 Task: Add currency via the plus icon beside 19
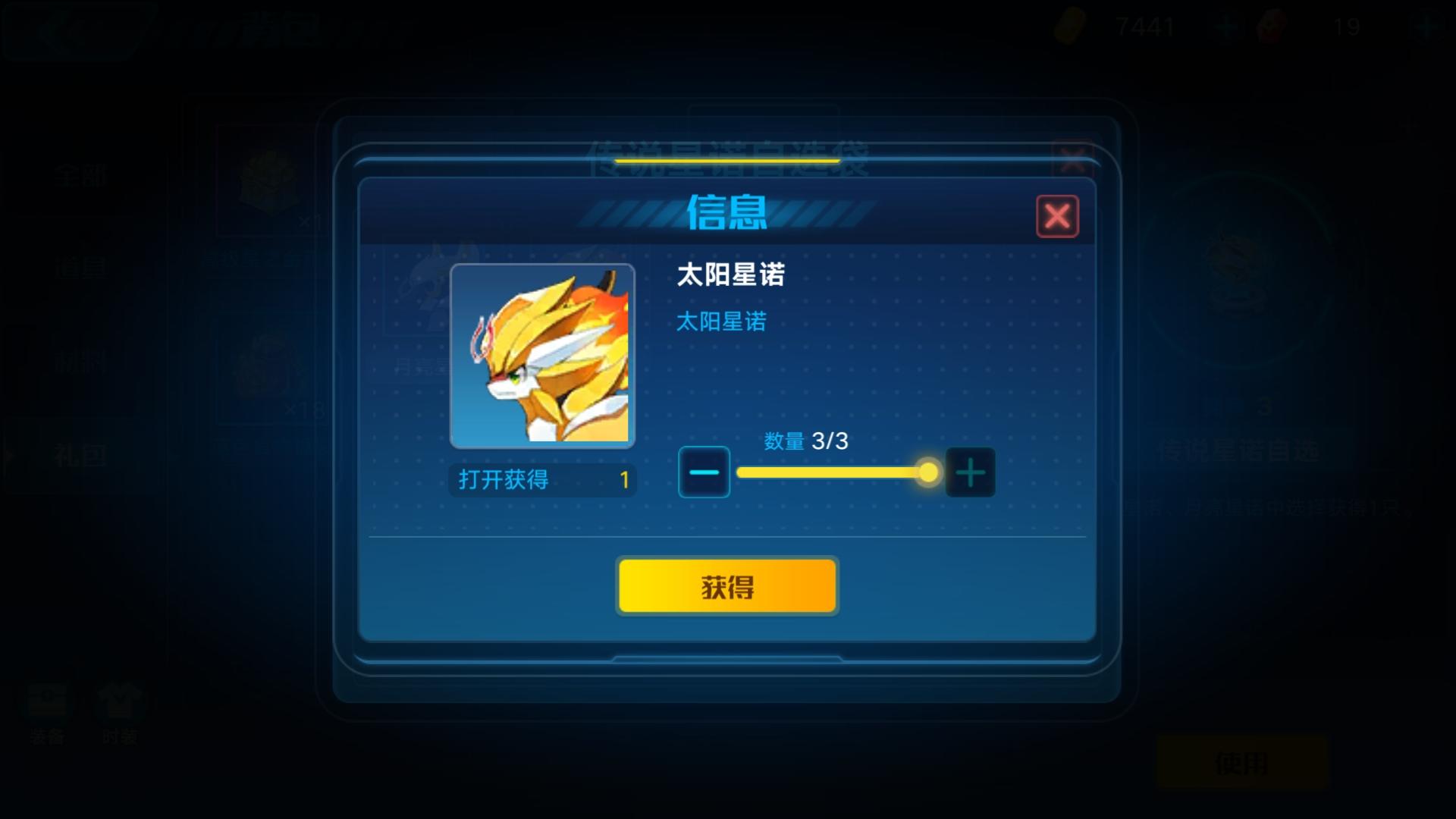1426,28
